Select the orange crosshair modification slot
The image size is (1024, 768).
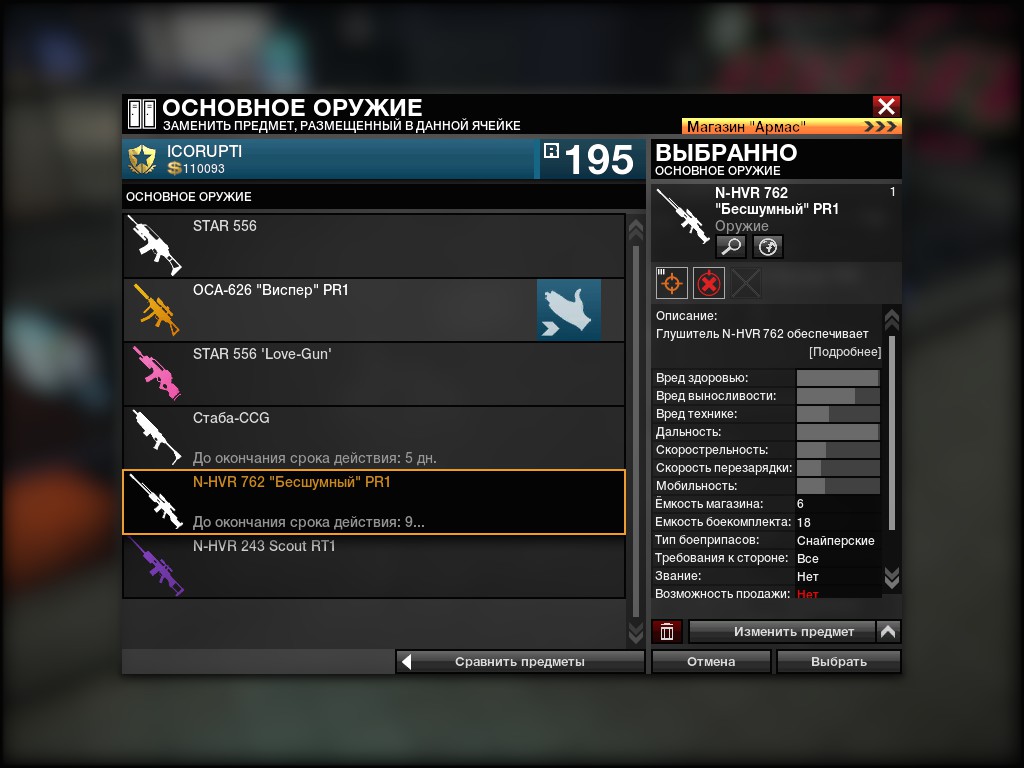(x=672, y=283)
